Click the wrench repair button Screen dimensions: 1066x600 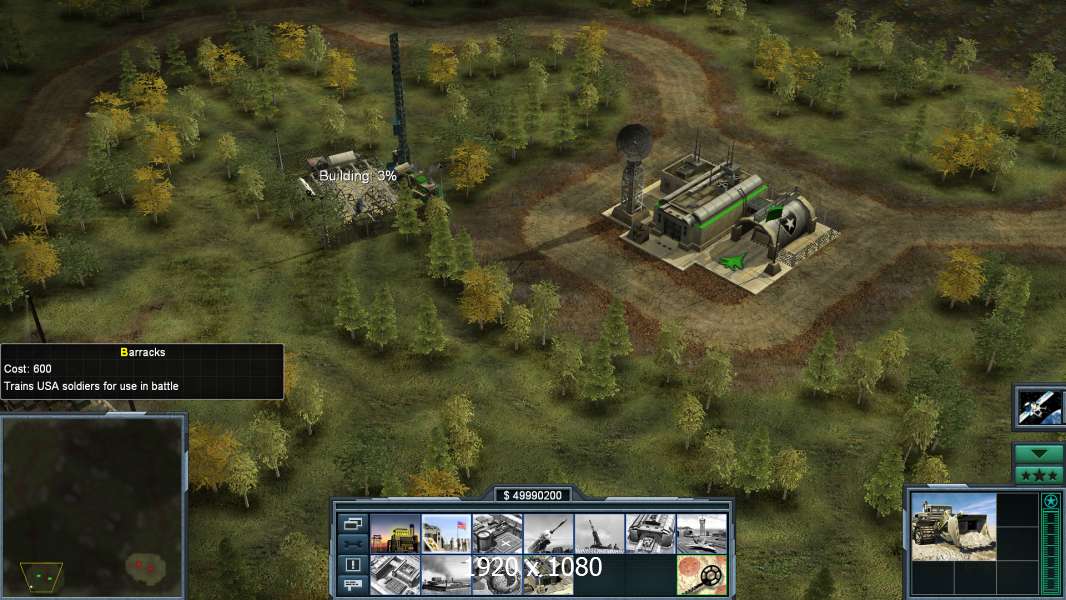pos(353,543)
